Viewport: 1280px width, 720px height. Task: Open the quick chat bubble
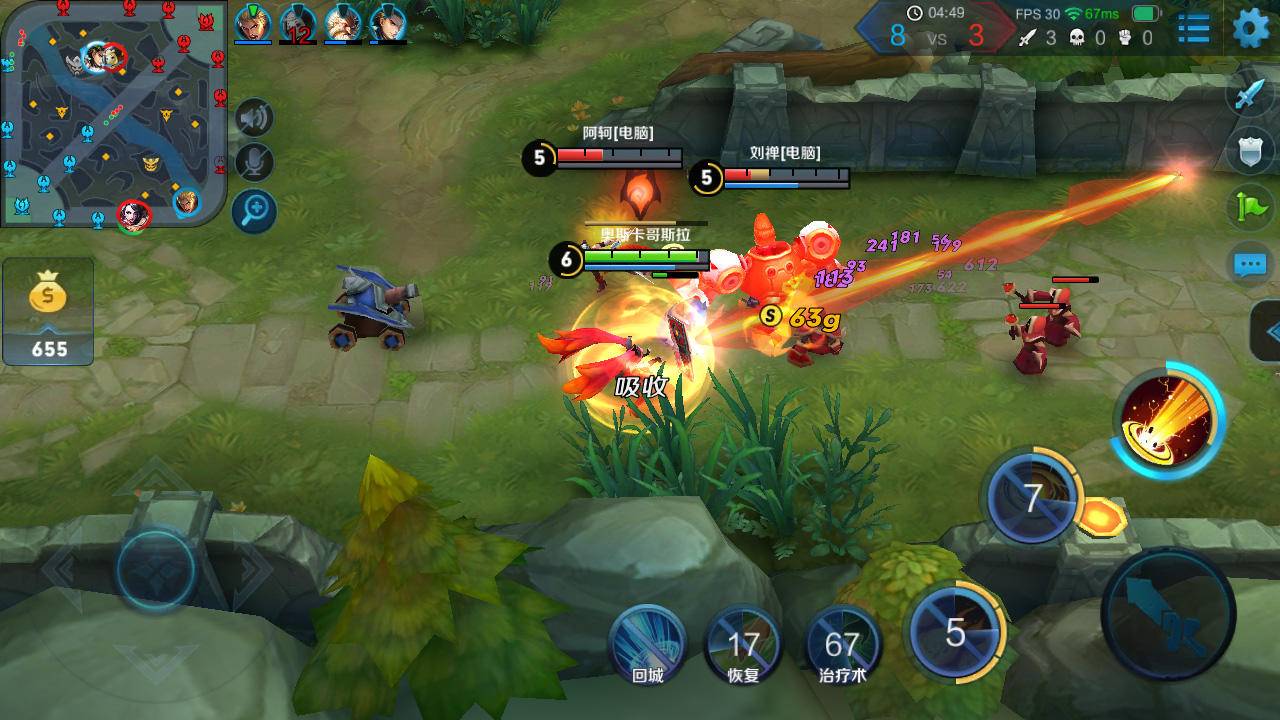1251,264
